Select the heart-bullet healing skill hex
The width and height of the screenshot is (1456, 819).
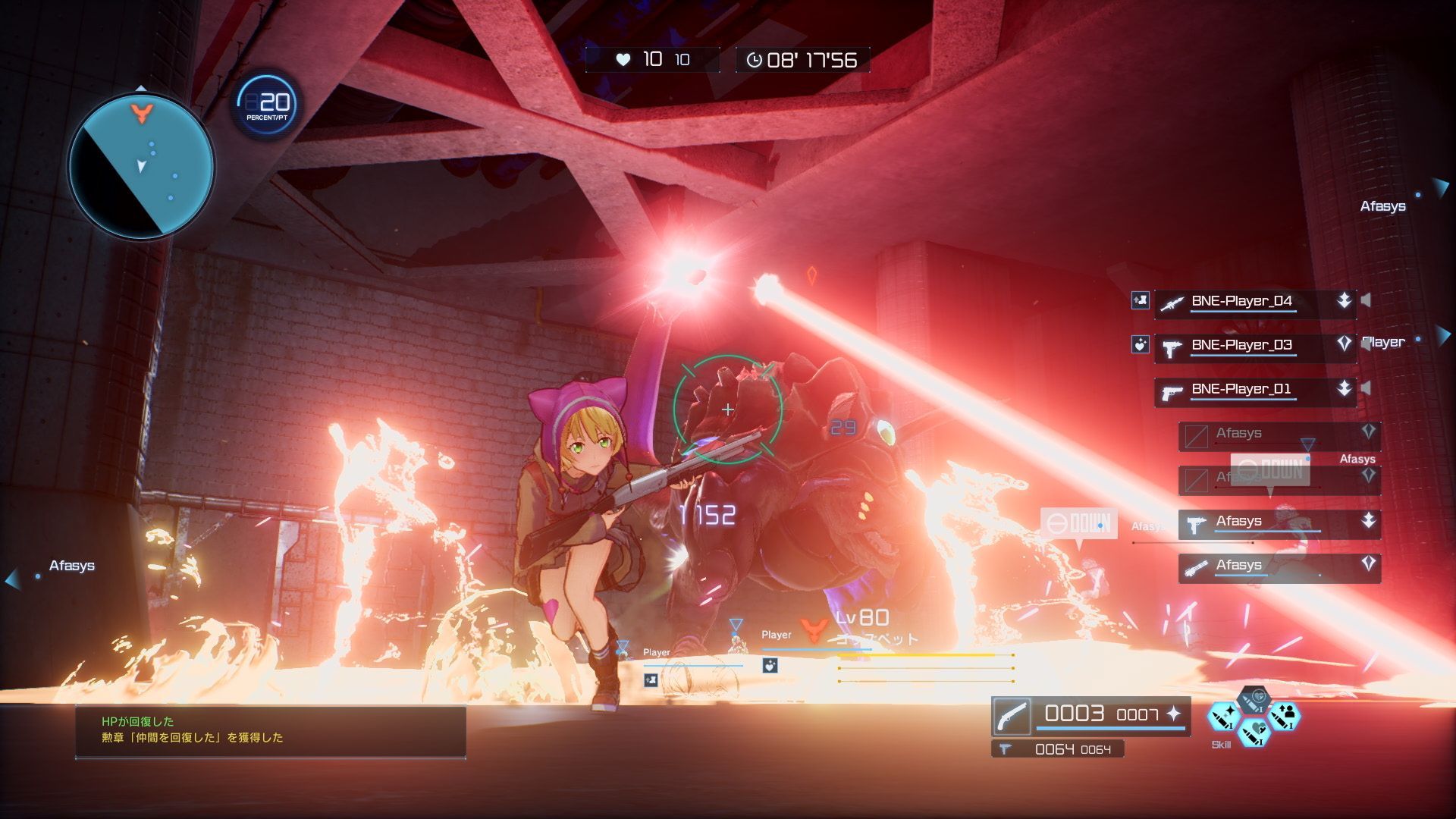(1254, 733)
